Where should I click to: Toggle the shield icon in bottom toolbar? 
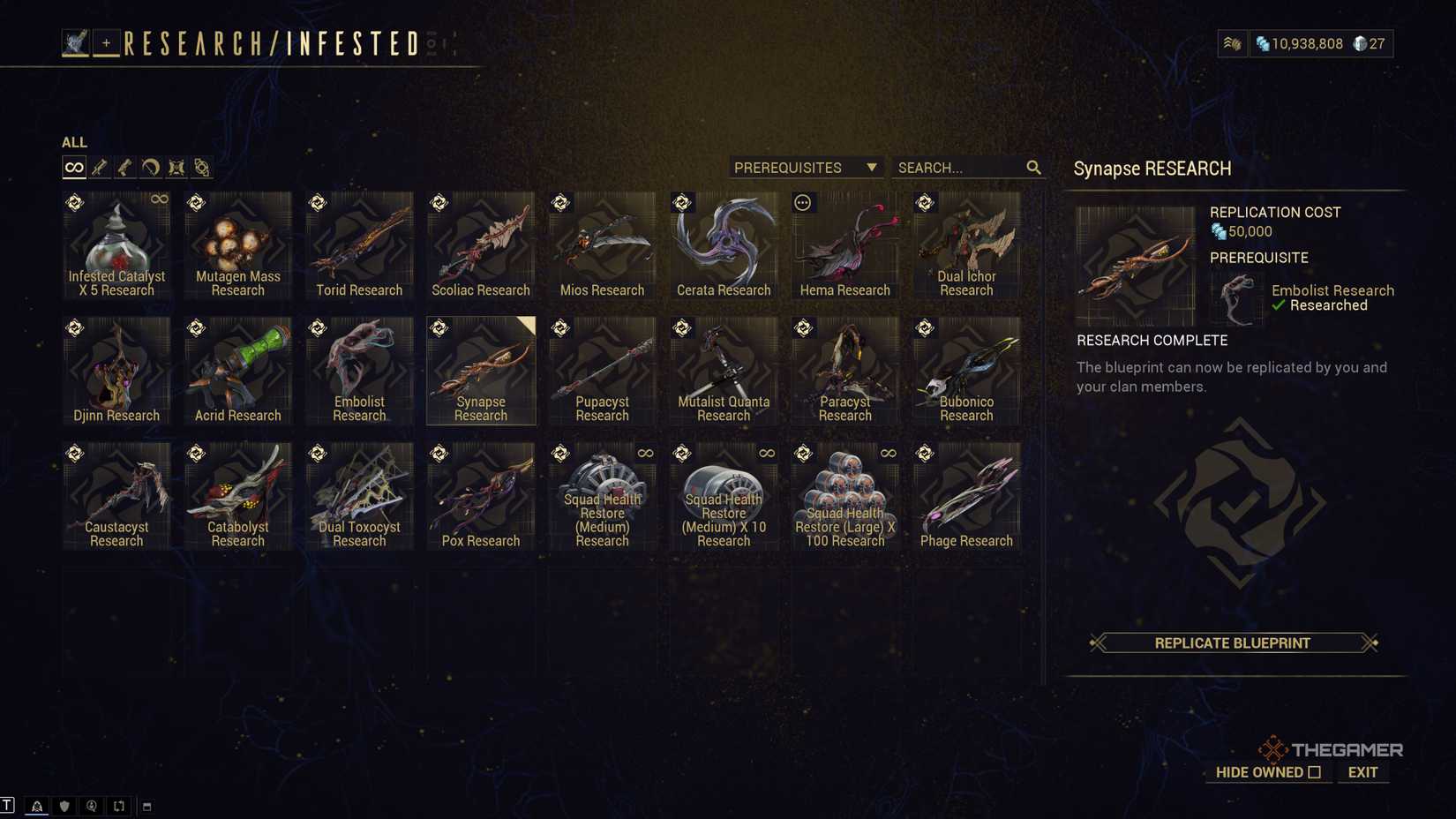64,805
